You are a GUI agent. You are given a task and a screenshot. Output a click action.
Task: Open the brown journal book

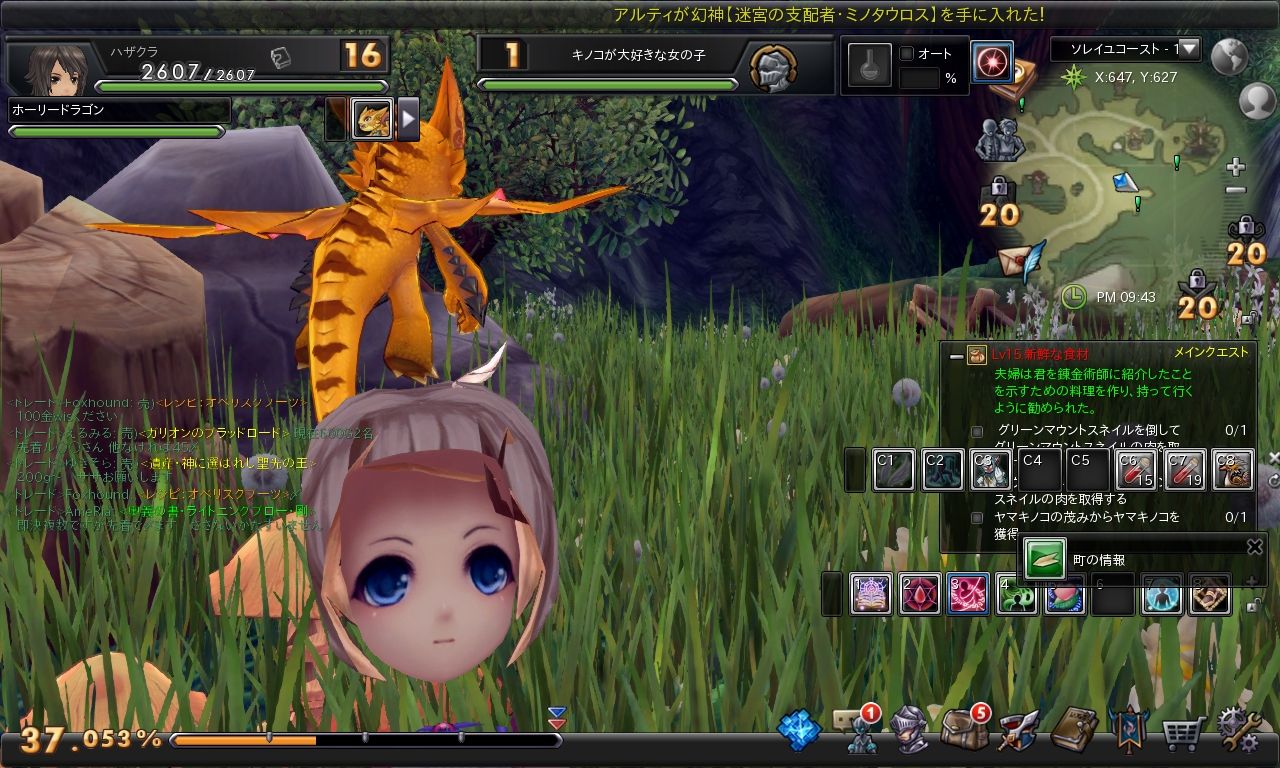point(1074,730)
